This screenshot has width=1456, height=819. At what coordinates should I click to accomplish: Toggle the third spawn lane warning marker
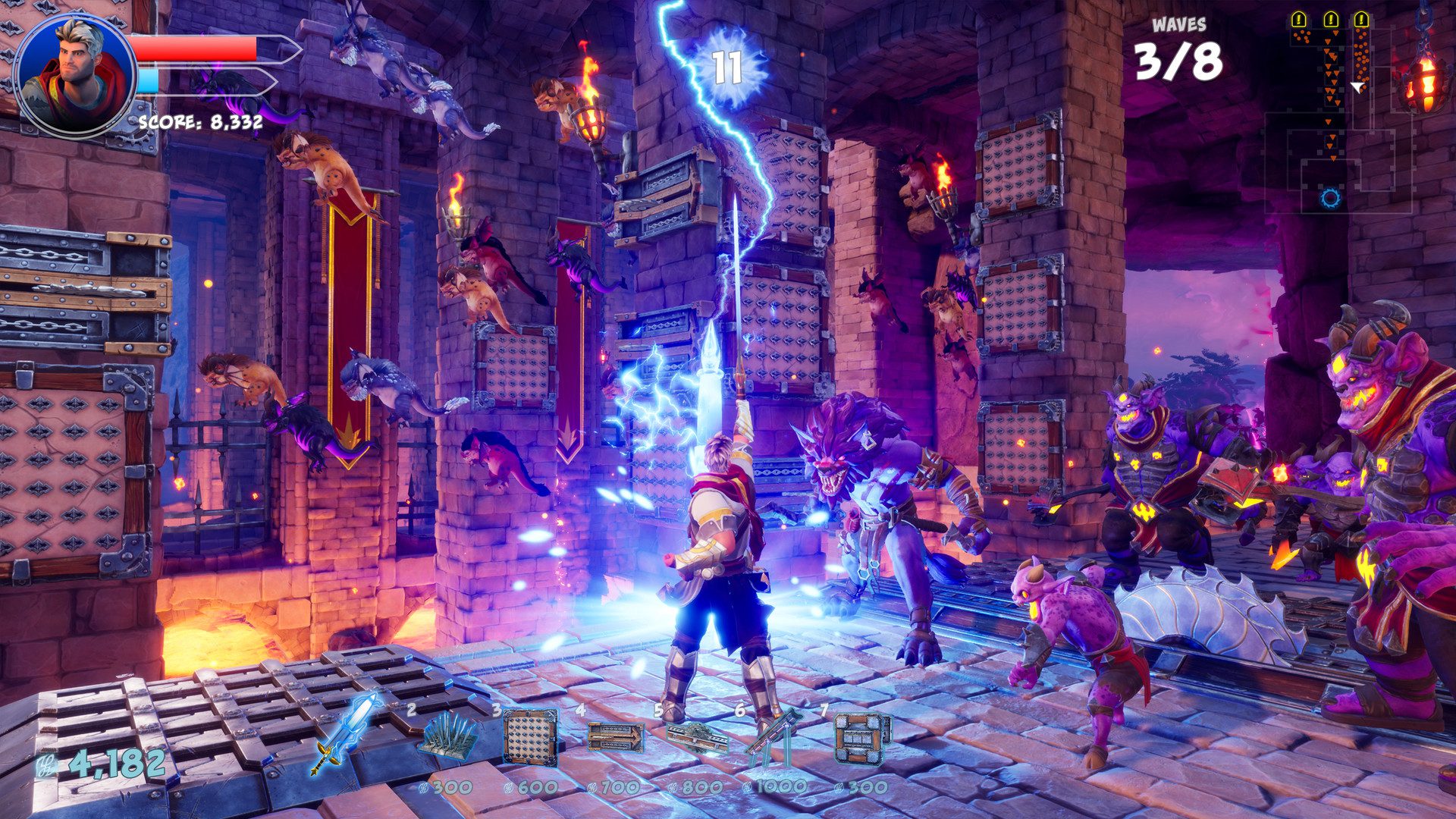[1362, 19]
